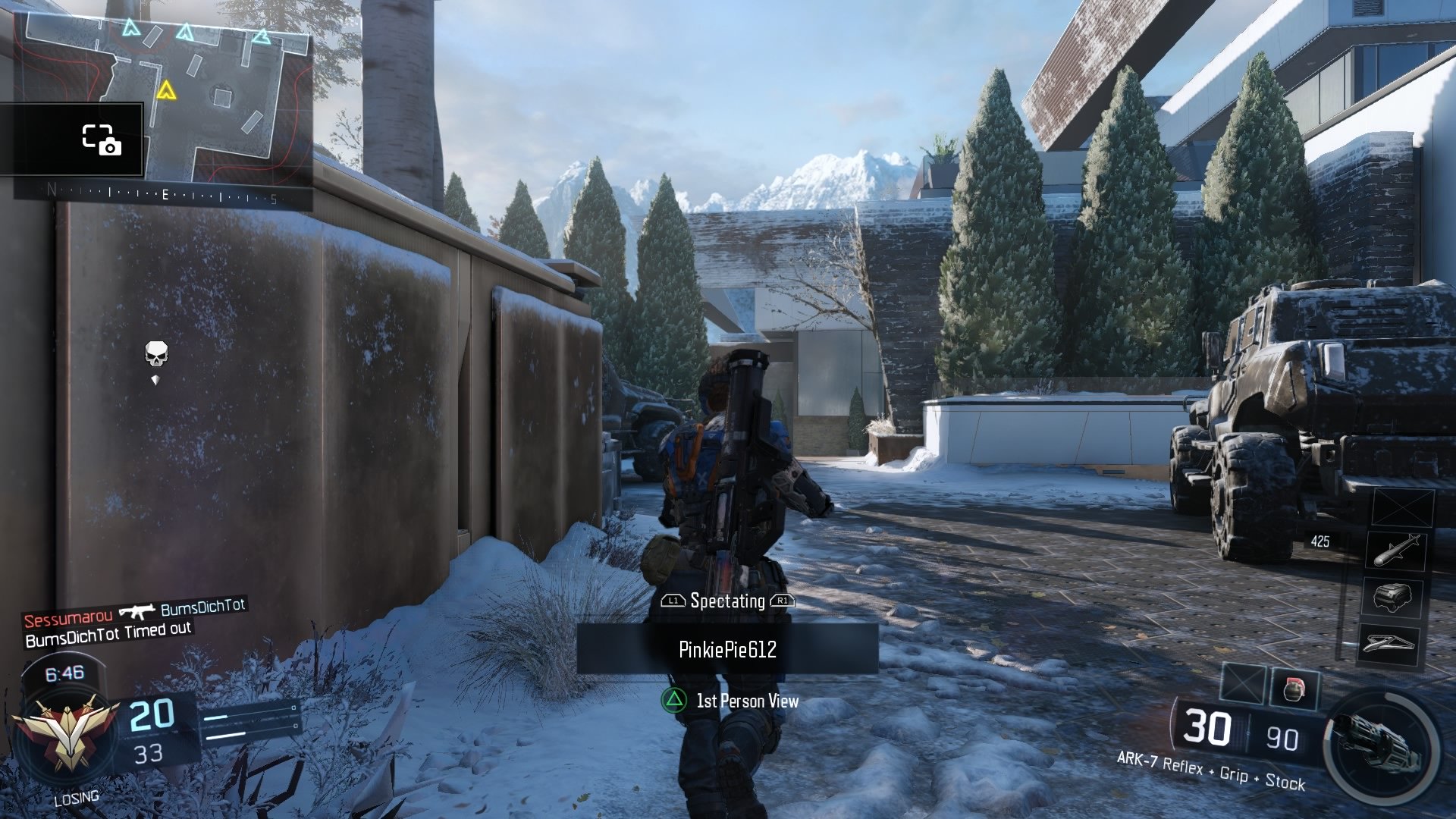Click the specialist weapon circular meter
This screenshot has height=819, width=1456.
(1382, 746)
